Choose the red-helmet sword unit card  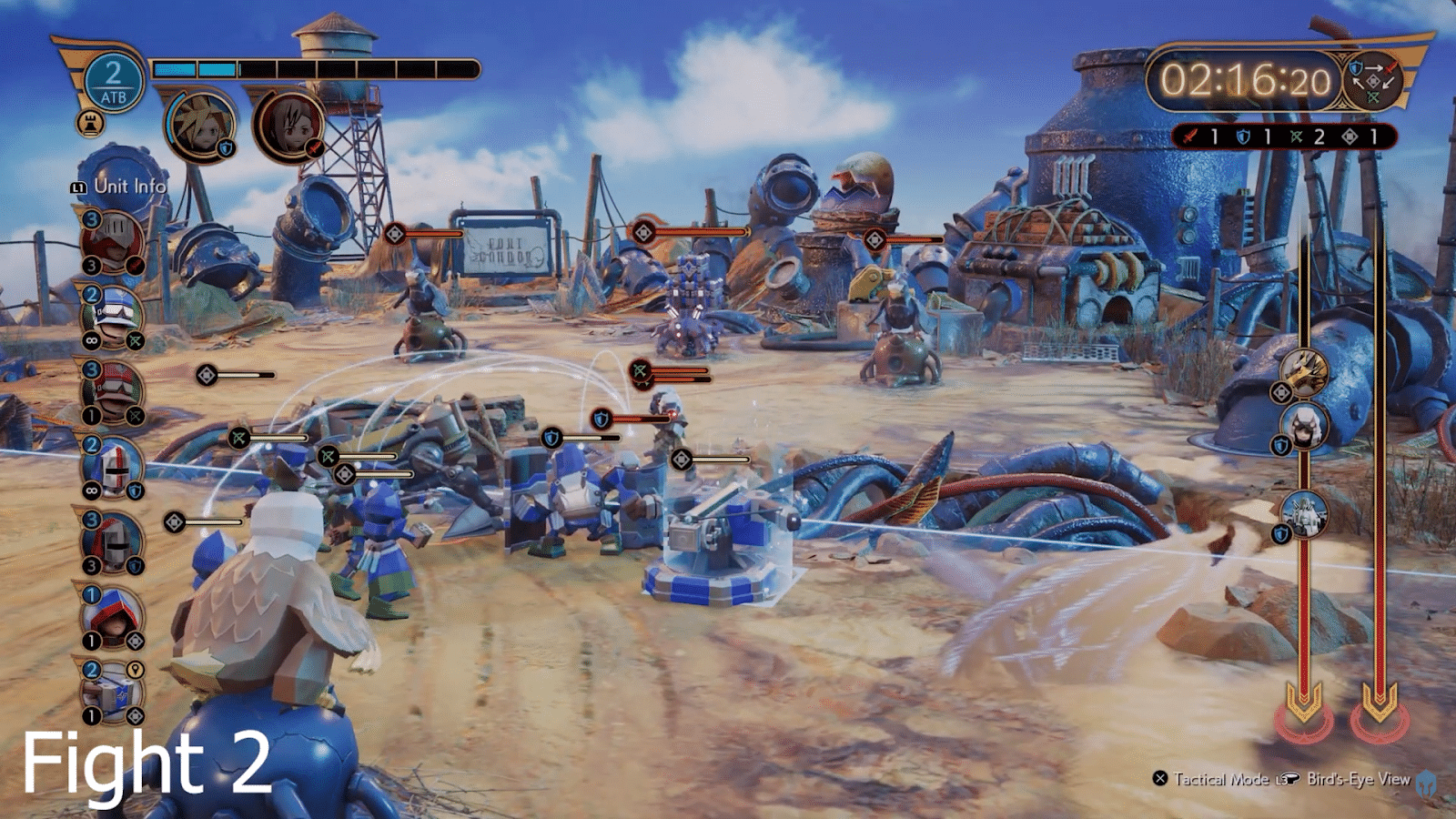113,243
